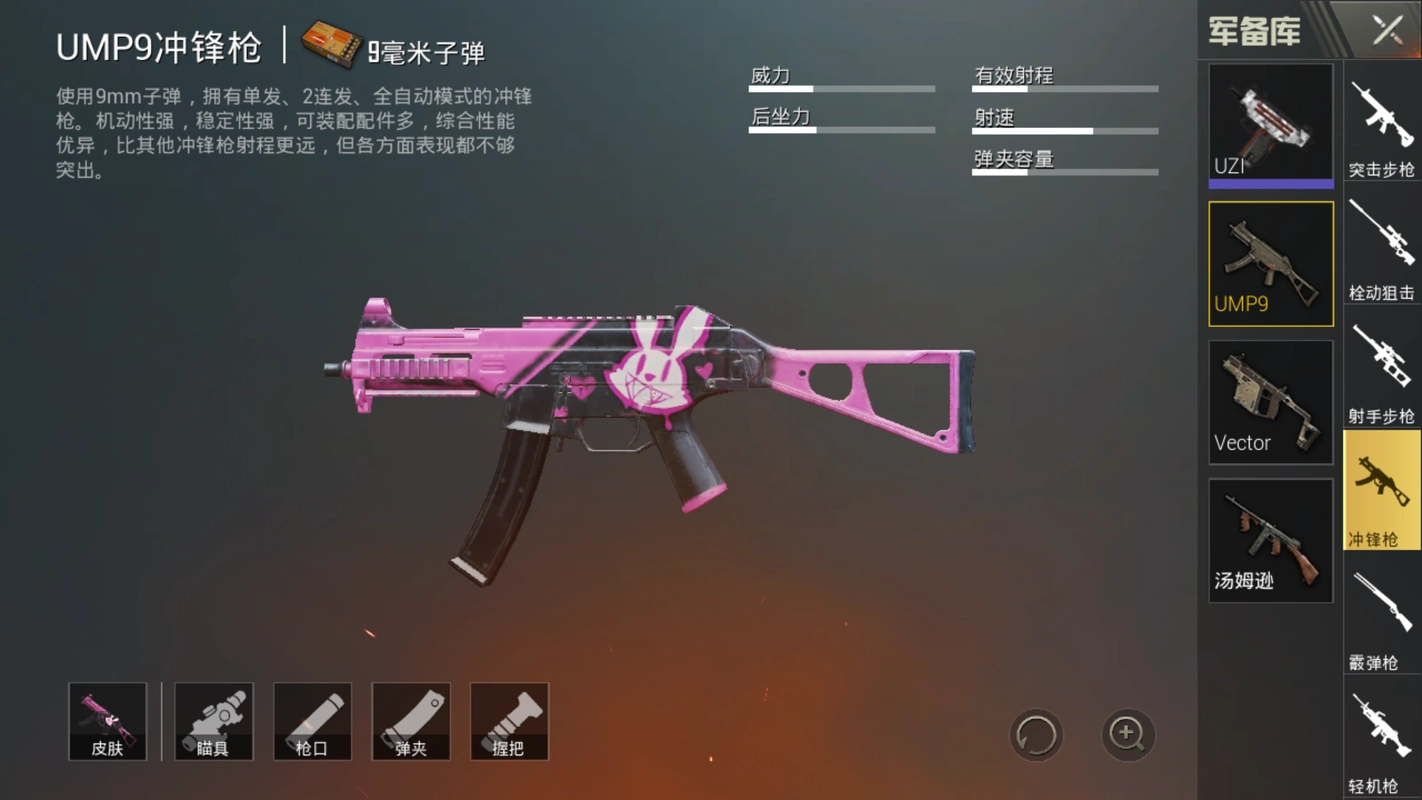
Task: Select the 握把 grip attachment slot
Action: coord(509,721)
